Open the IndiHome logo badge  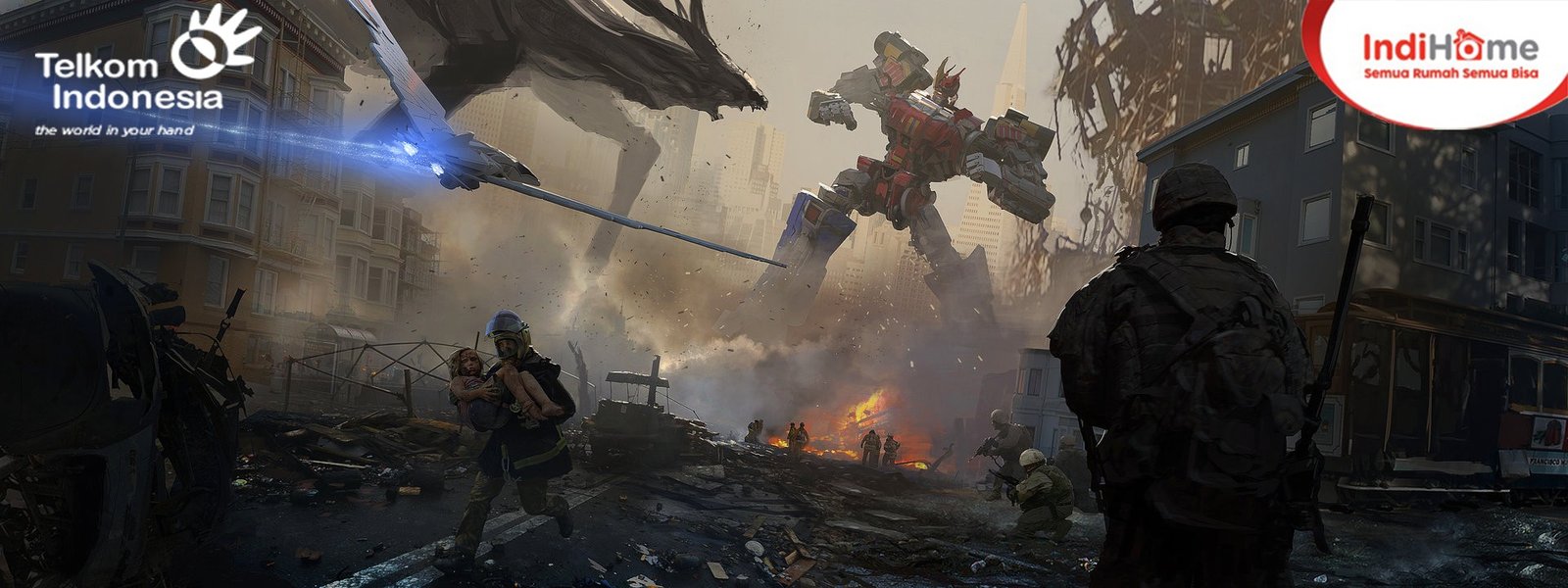(1450, 57)
